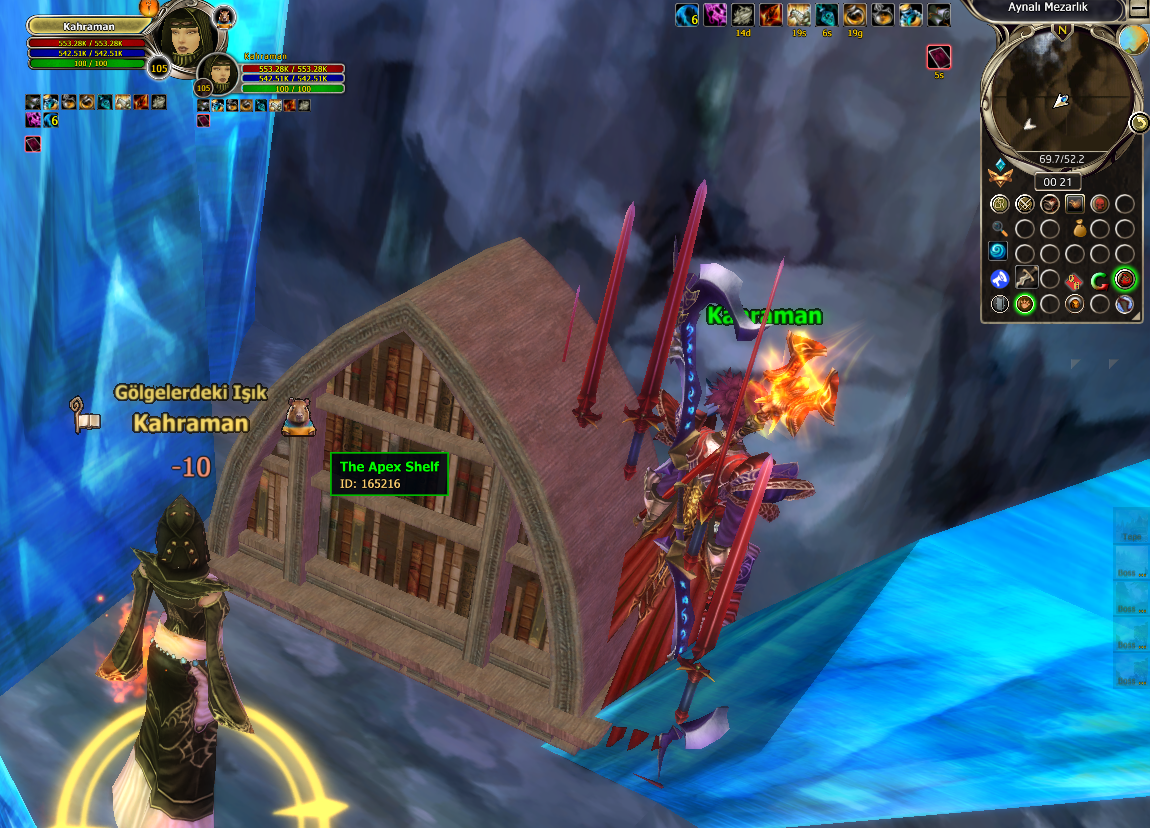Select the white horse mount buff icon
The image size is (1150, 828).
point(798,15)
